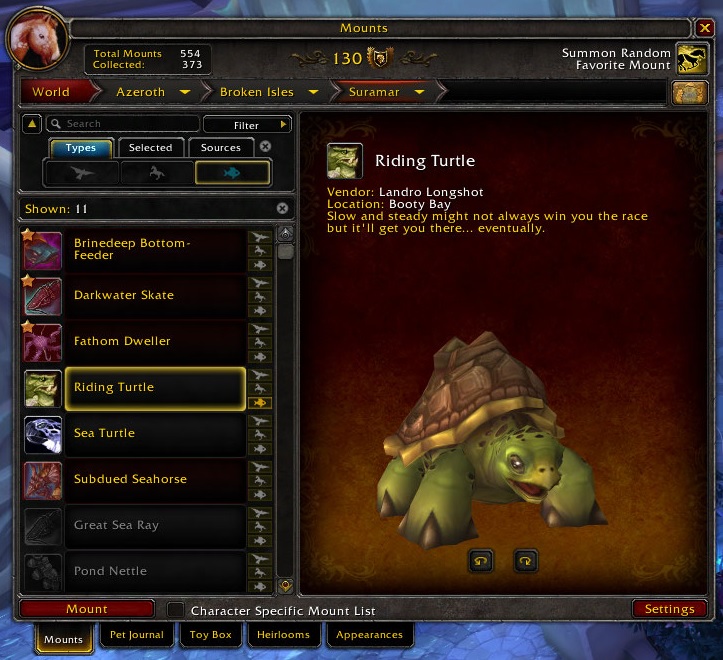Switch to the Selected filter tab
The height and width of the screenshot is (660, 723).
(x=151, y=147)
